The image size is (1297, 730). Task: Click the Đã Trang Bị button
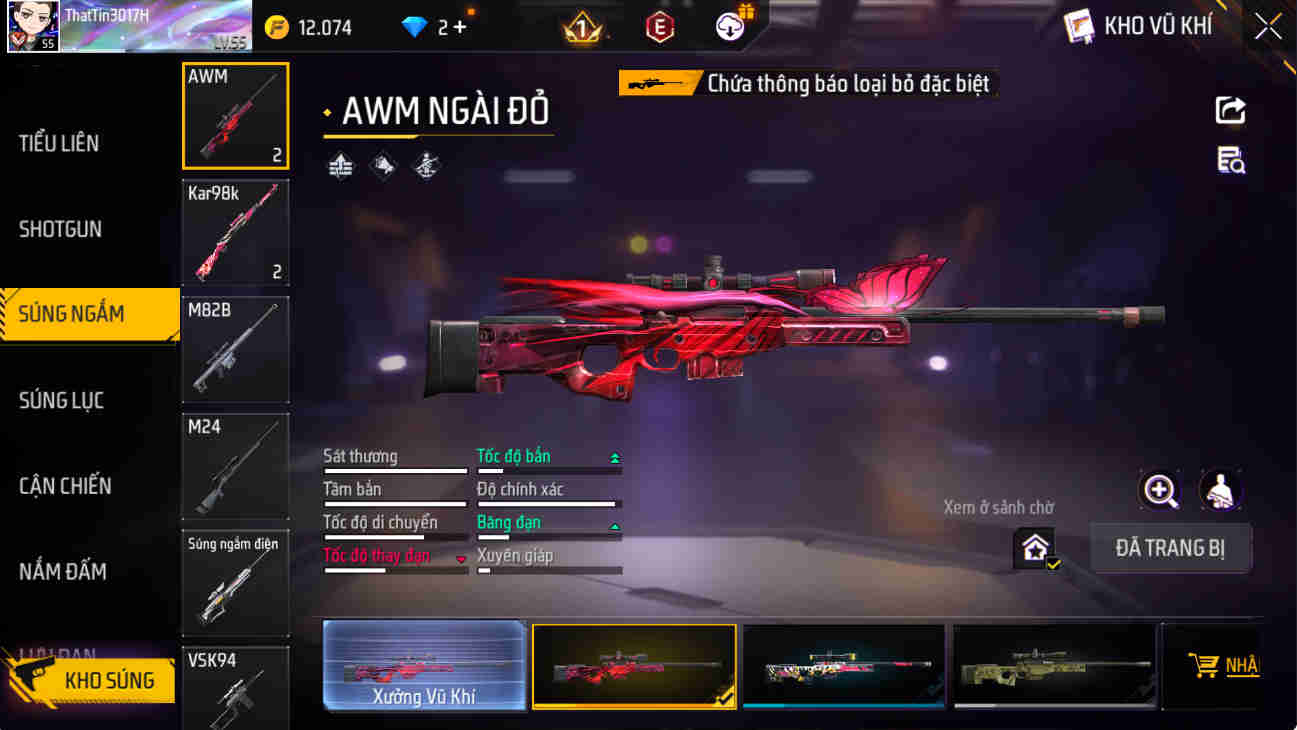coord(1171,548)
